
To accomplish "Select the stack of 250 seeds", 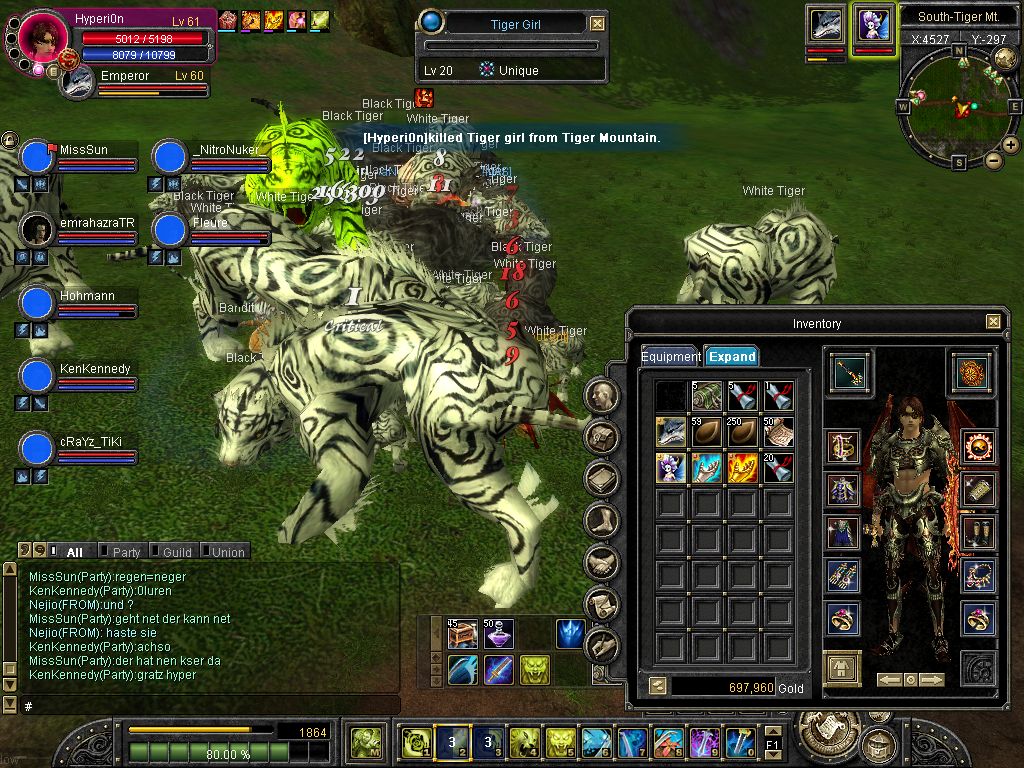I will pos(741,432).
